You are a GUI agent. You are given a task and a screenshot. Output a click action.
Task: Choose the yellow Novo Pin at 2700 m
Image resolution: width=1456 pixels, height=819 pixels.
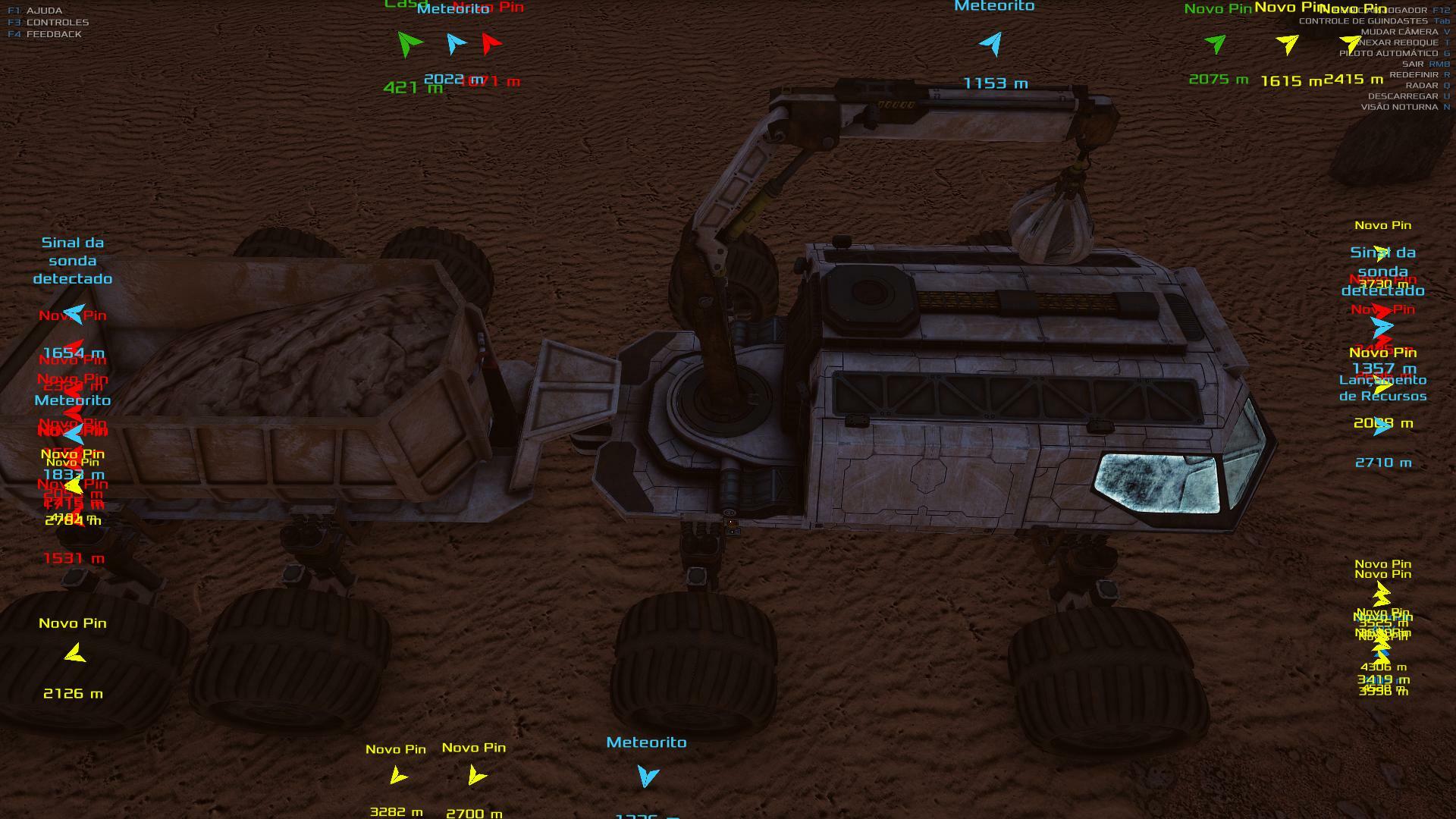tap(476, 775)
